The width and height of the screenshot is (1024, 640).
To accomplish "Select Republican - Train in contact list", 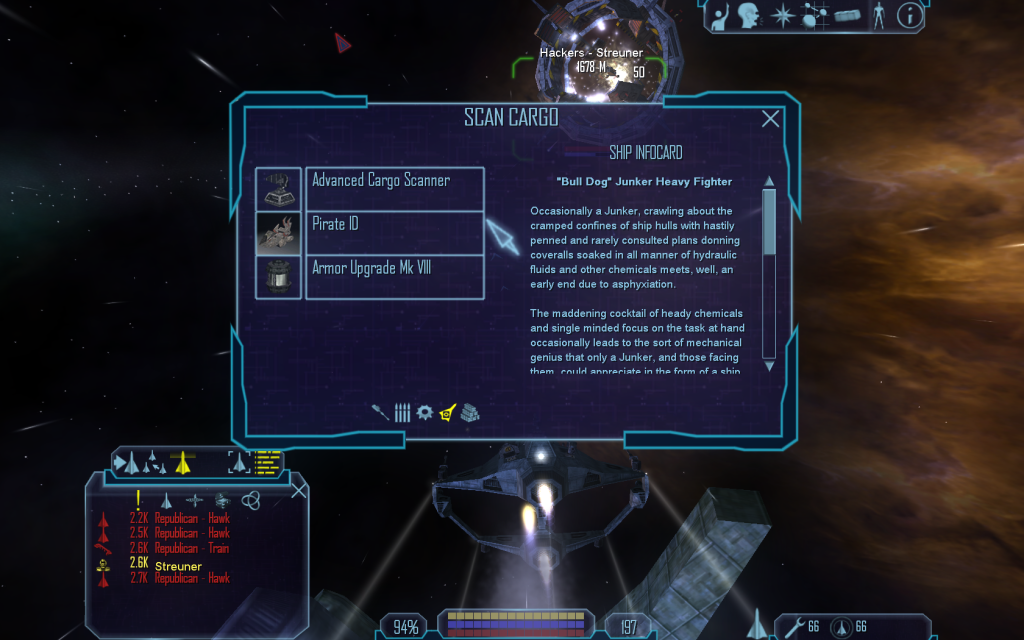I will [191, 548].
